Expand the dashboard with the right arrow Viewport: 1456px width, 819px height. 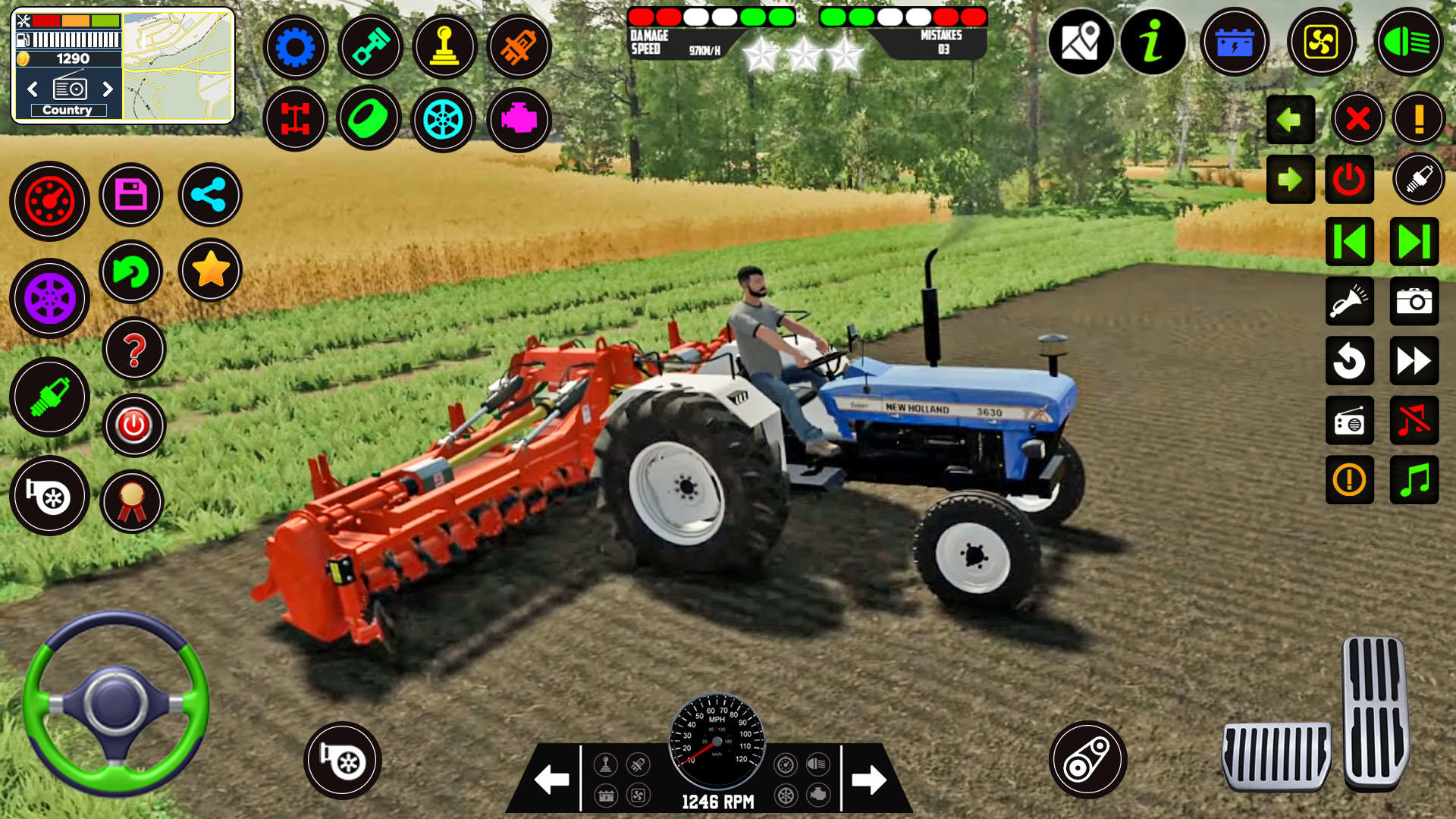coord(869,778)
